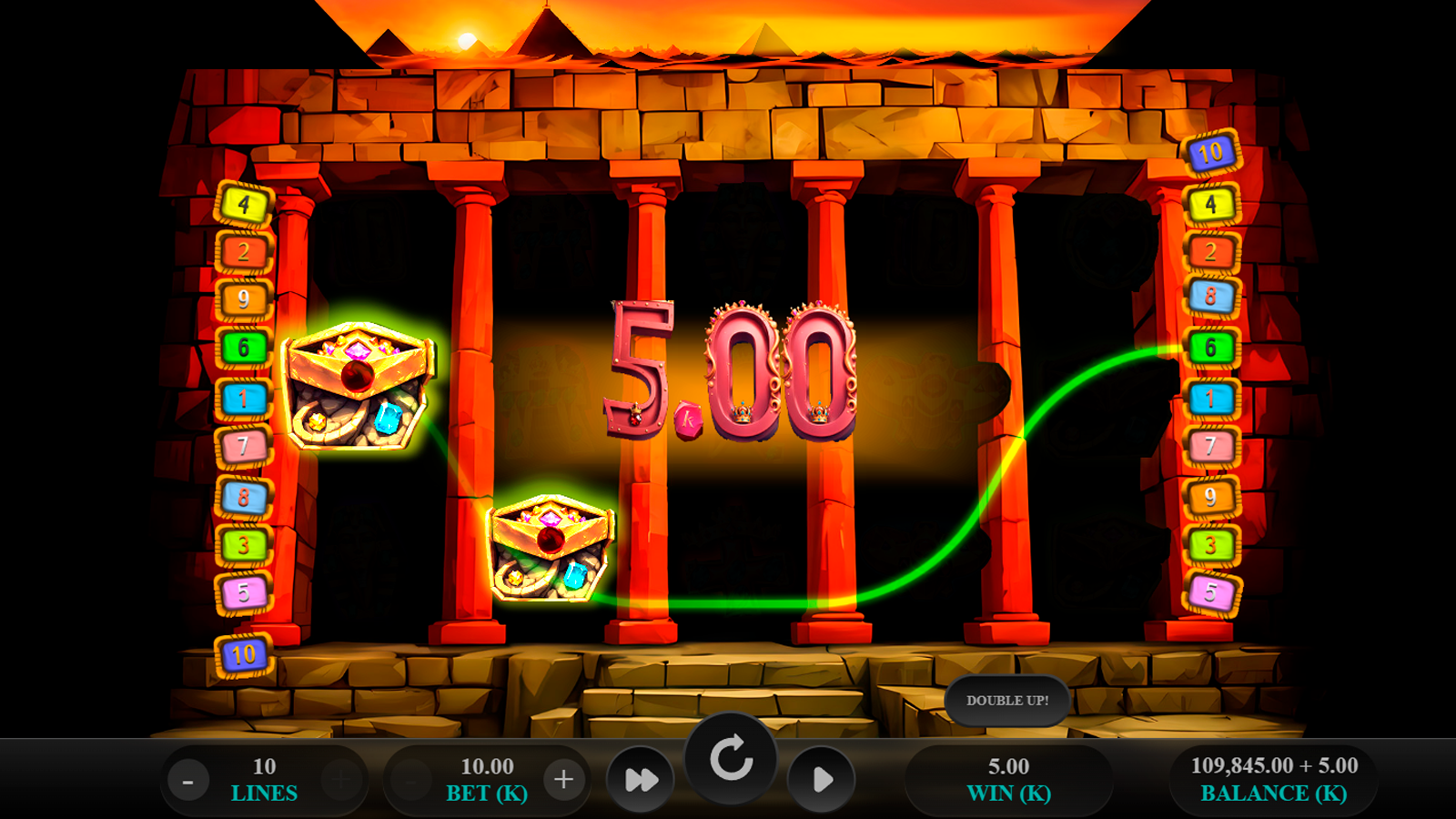
Task: Increase the bet with the plus control
Action: pyautogui.click(x=562, y=778)
